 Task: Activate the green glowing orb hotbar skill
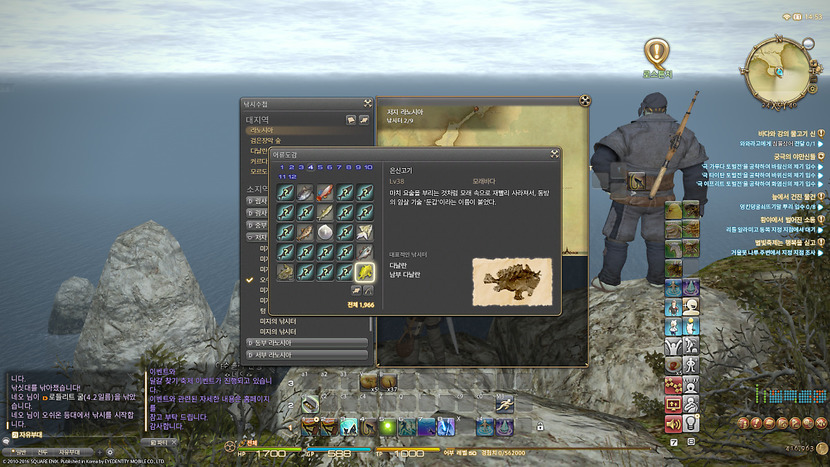pyautogui.click(x=387, y=426)
